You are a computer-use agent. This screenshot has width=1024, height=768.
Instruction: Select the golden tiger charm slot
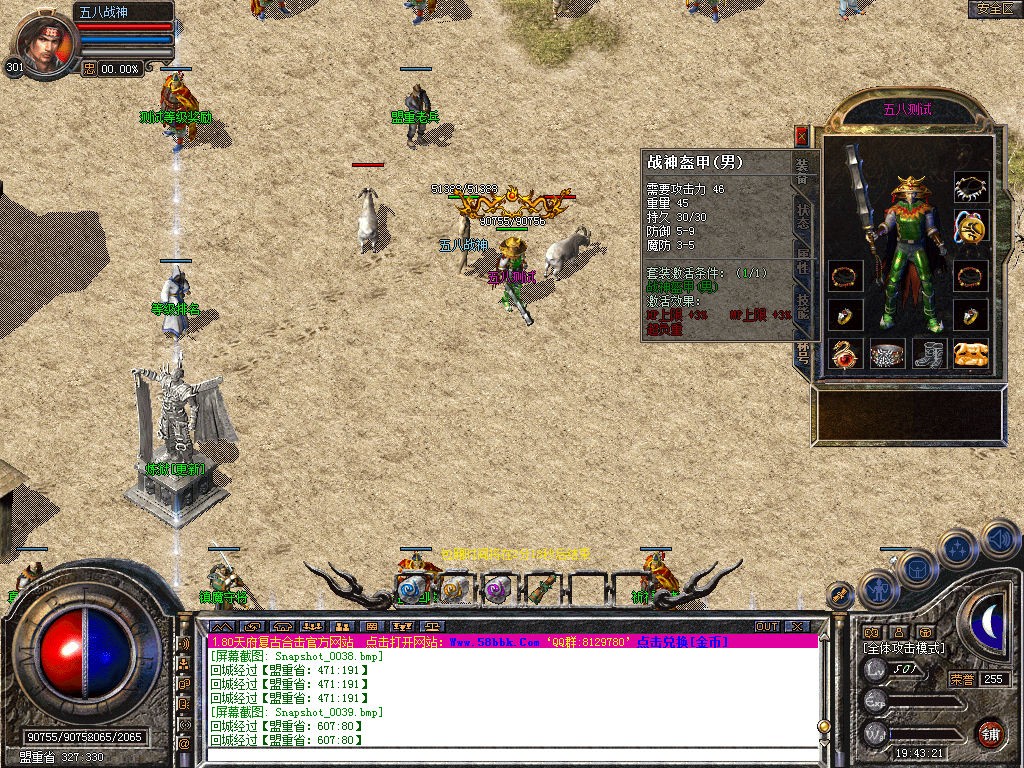[x=969, y=355]
